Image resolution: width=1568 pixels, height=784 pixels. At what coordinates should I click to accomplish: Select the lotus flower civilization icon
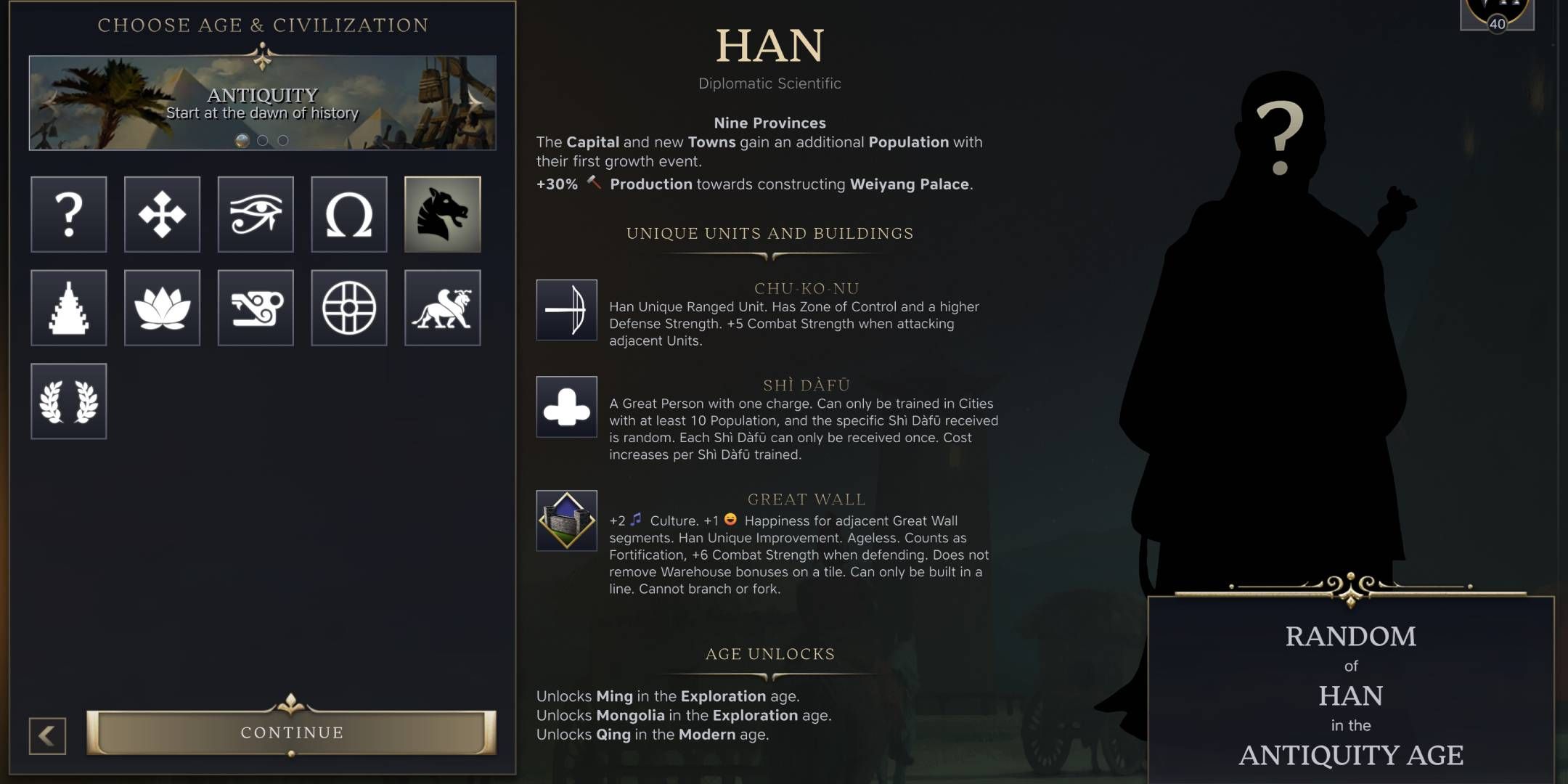pyautogui.click(x=162, y=308)
